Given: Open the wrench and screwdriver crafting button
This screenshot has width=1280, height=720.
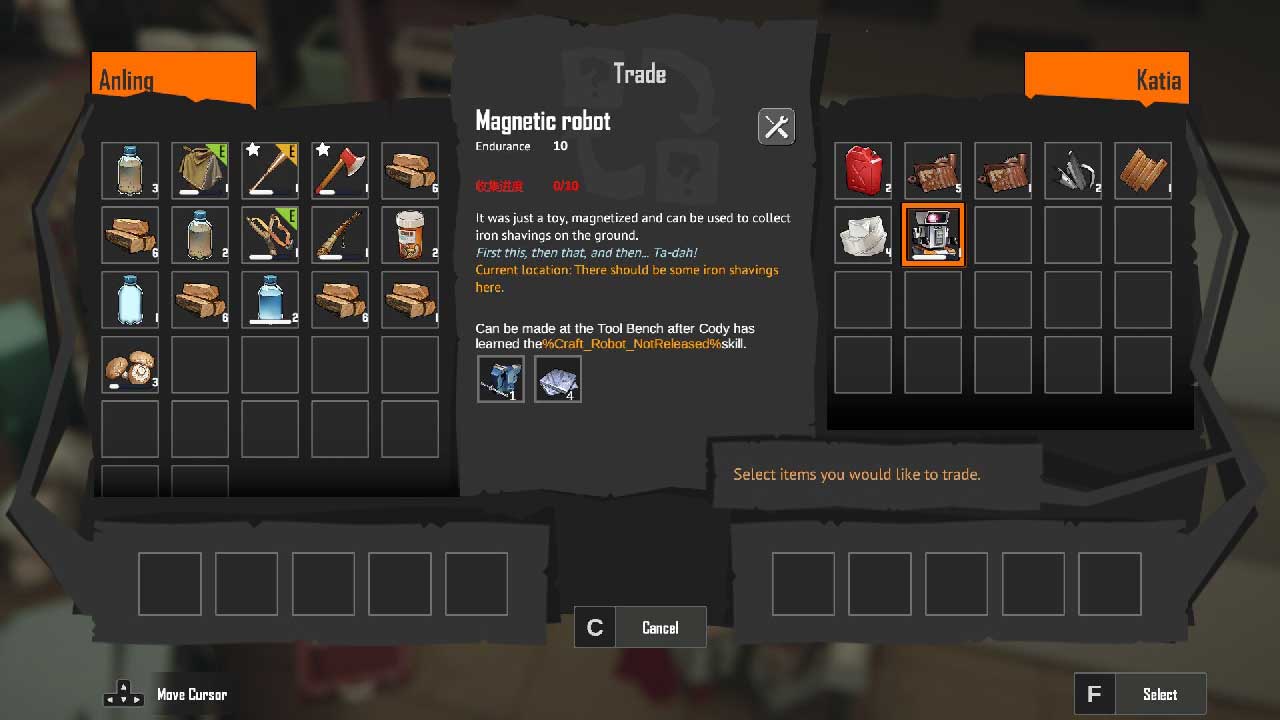Looking at the screenshot, I should click(776, 126).
